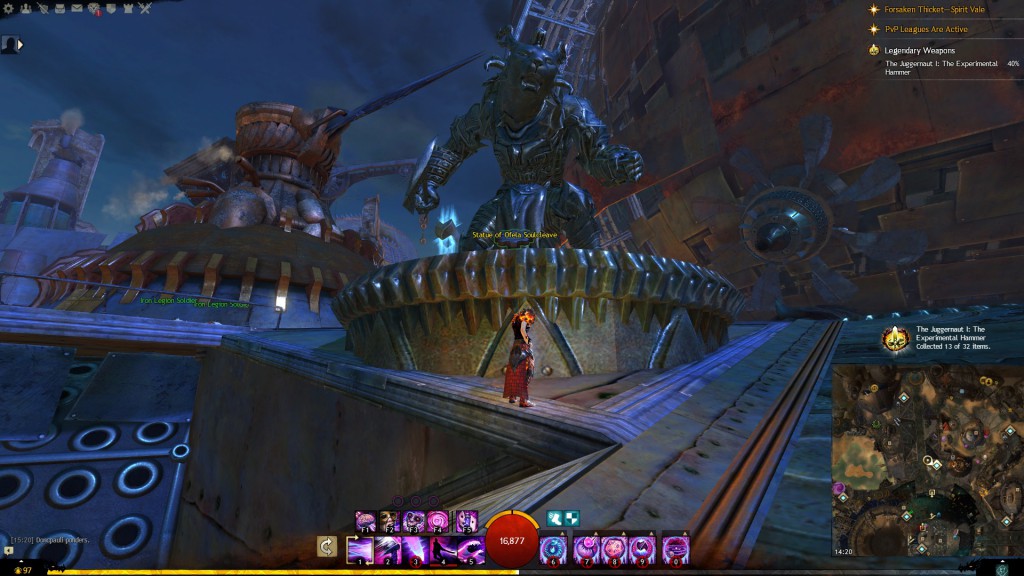Activate the elite skill in slot 0
The width and height of the screenshot is (1024, 576).
tap(675, 550)
